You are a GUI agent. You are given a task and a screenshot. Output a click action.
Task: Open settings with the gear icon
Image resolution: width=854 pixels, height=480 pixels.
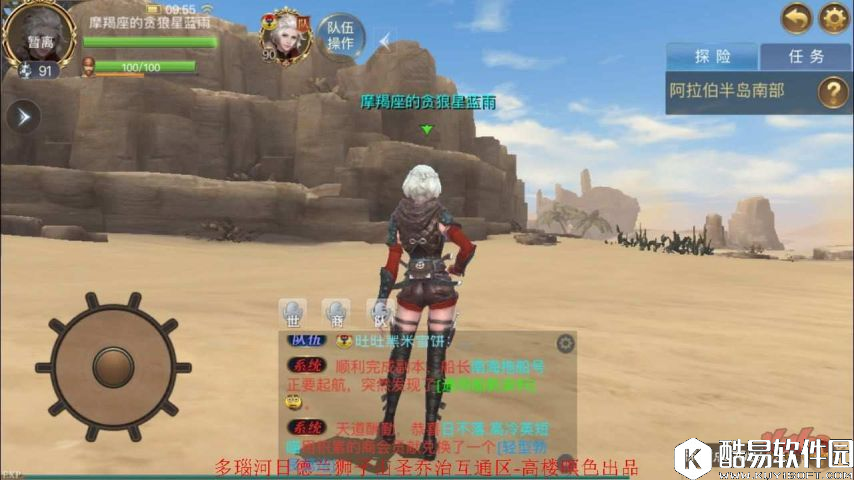click(x=834, y=18)
